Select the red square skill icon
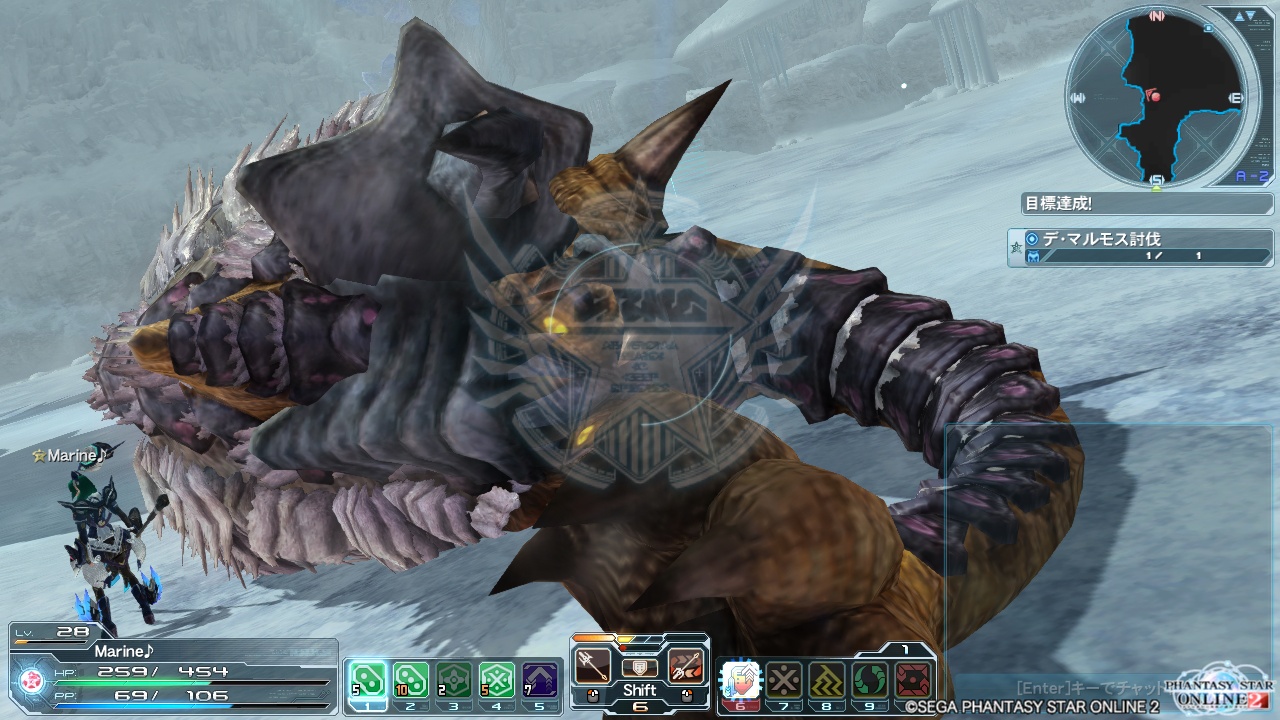 pos(913,680)
